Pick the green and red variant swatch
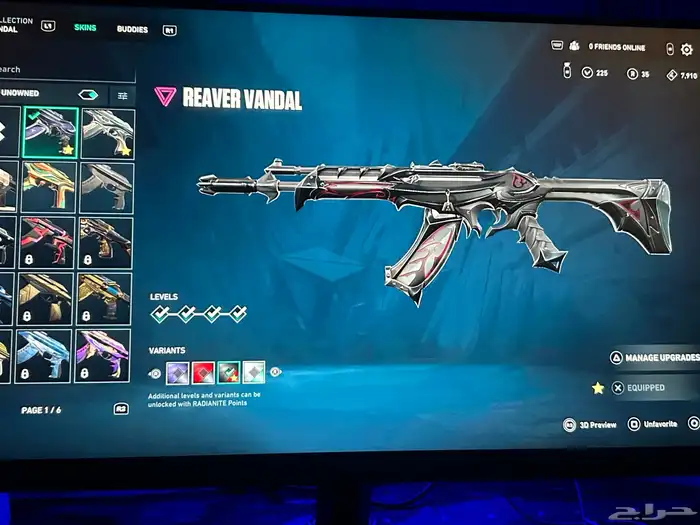The image size is (700, 525). pos(228,373)
